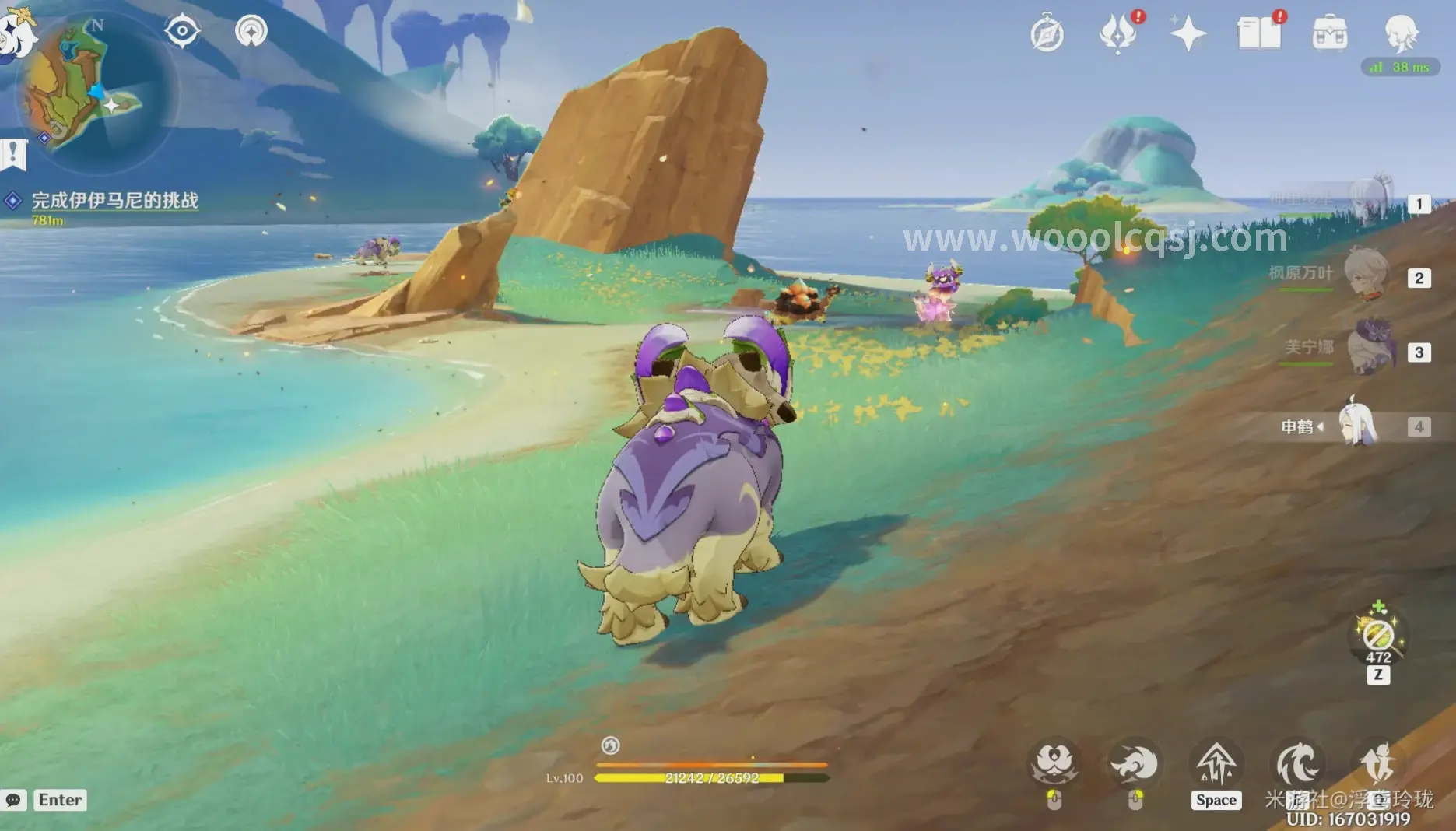Image resolution: width=1456 pixels, height=831 pixels.
Task: Open the compass adventure handbook icon
Action: (1047, 34)
